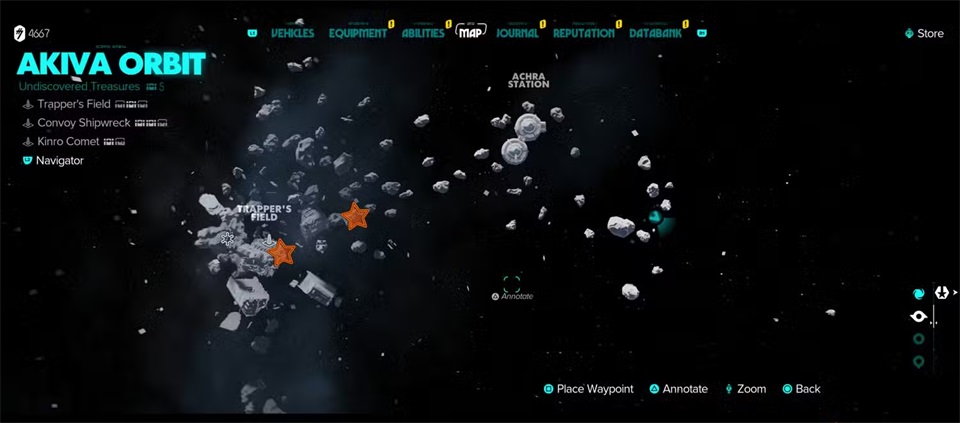Open the Databank tab
960x423 pixels.
tap(656, 33)
